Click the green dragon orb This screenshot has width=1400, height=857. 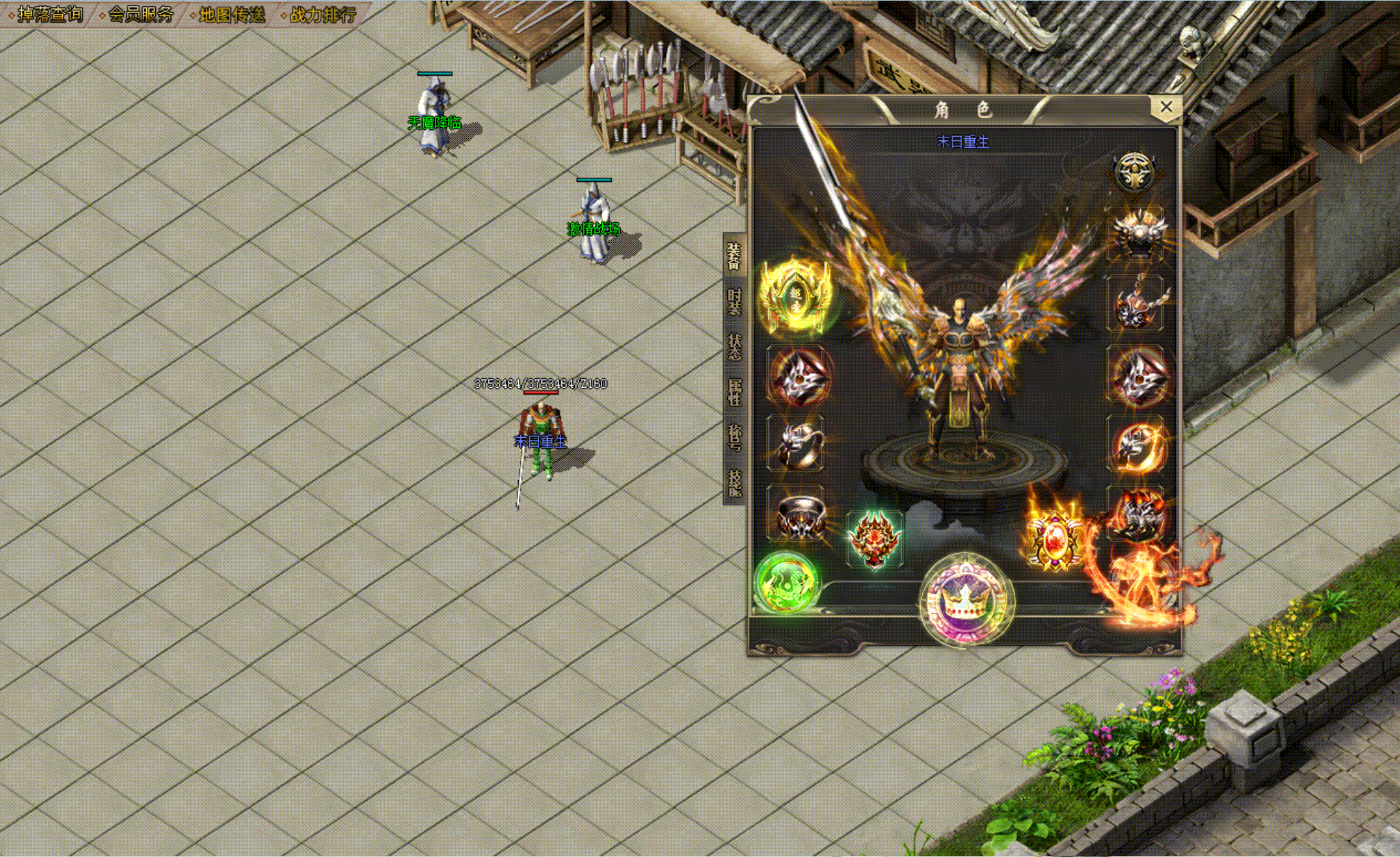(x=787, y=583)
